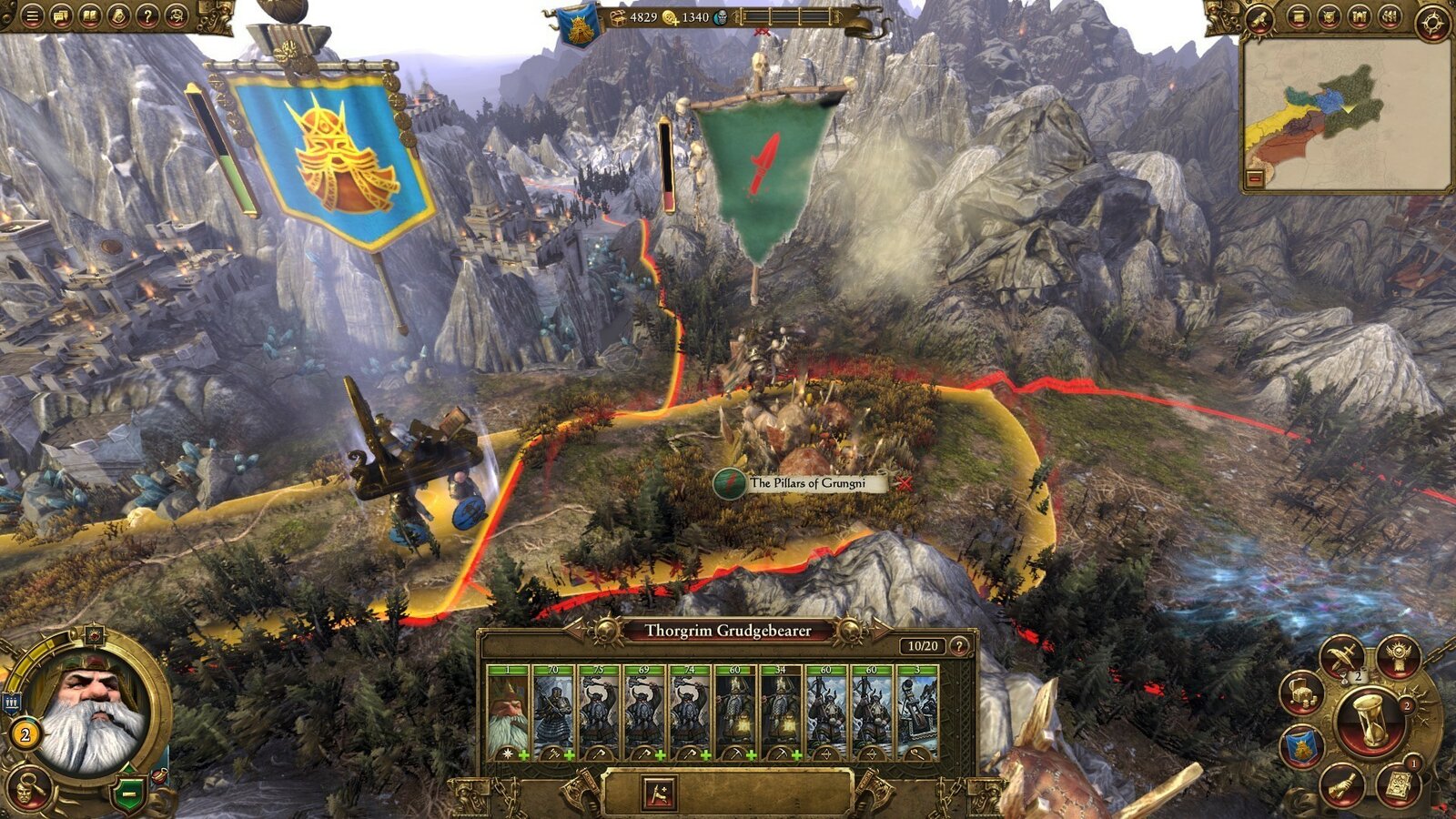The image size is (1456, 819).
Task: Open the treasure chest treasury panel
Action: [x=1301, y=695]
